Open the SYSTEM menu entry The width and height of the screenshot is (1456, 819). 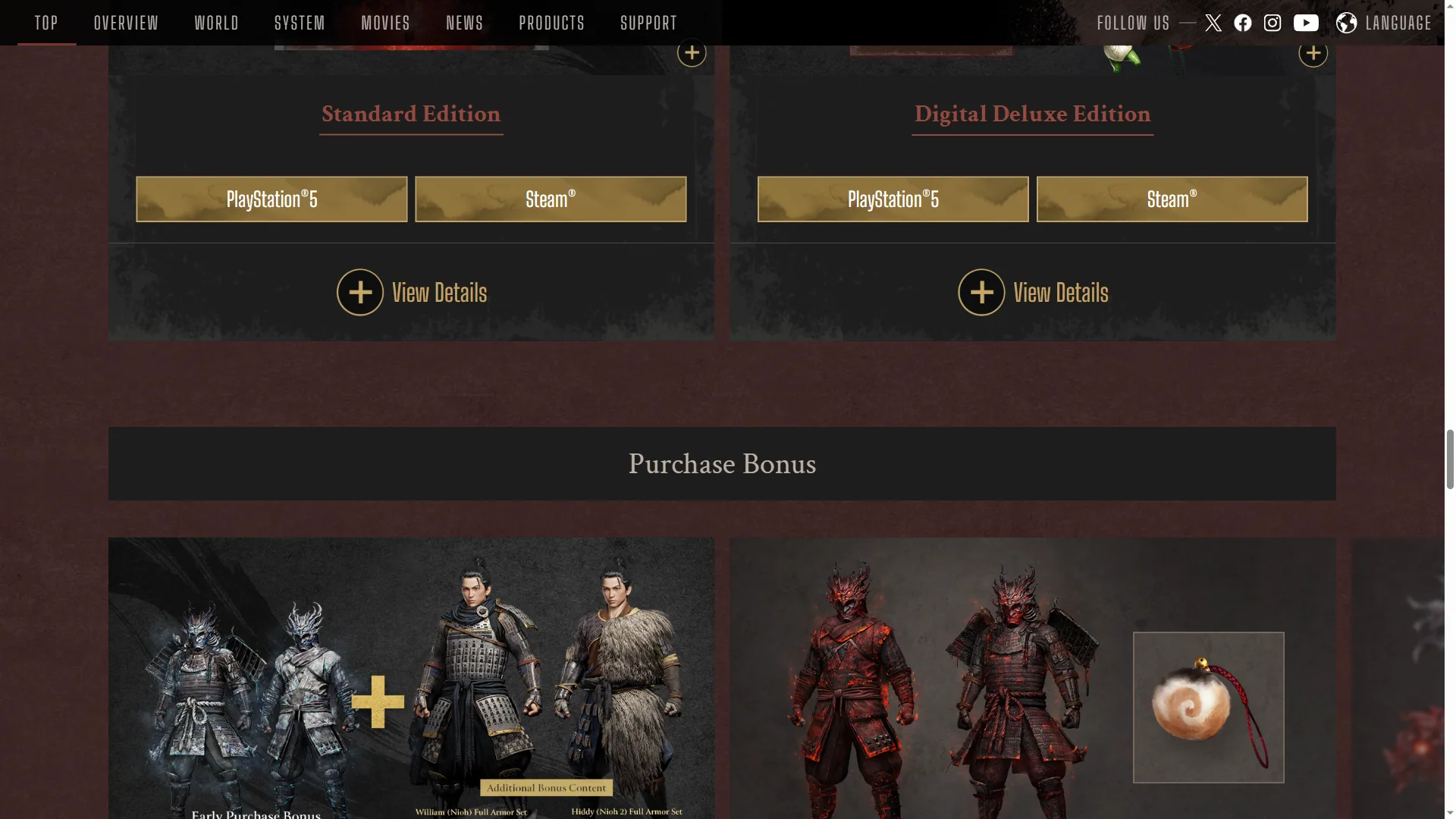click(300, 23)
